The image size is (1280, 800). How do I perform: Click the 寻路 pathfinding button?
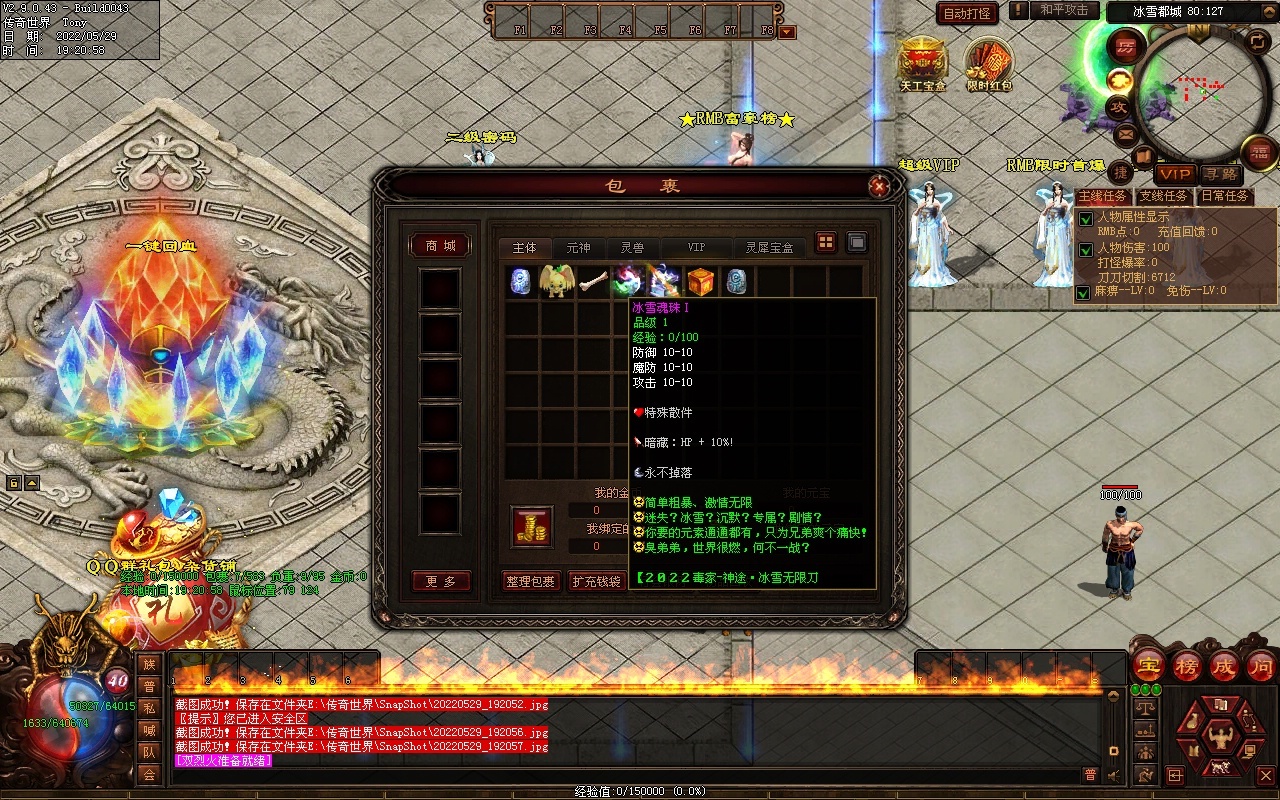click(x=1217, y=175)
